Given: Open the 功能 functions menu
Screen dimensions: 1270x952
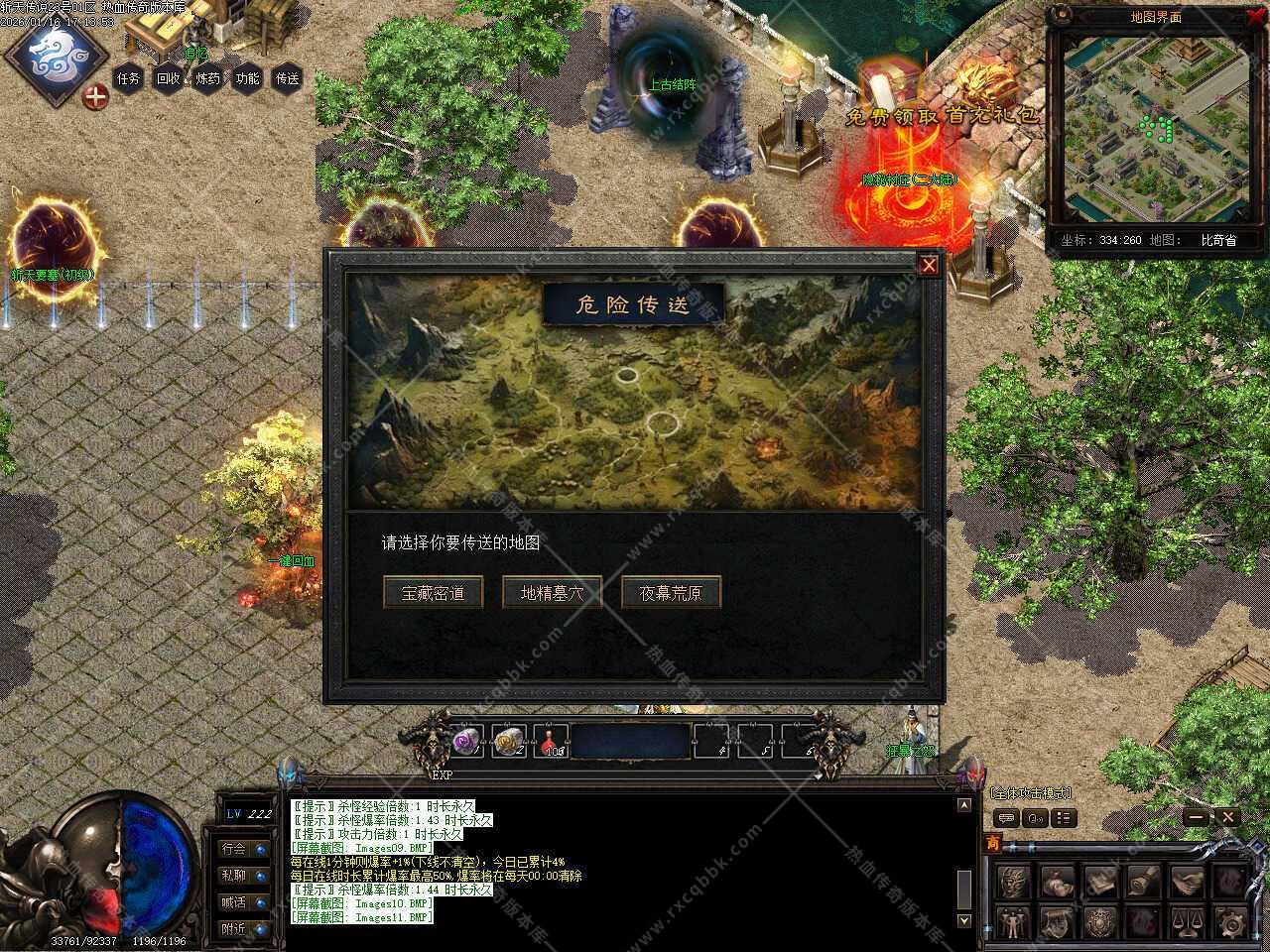Looking at the screenshot, I should 248,78.
